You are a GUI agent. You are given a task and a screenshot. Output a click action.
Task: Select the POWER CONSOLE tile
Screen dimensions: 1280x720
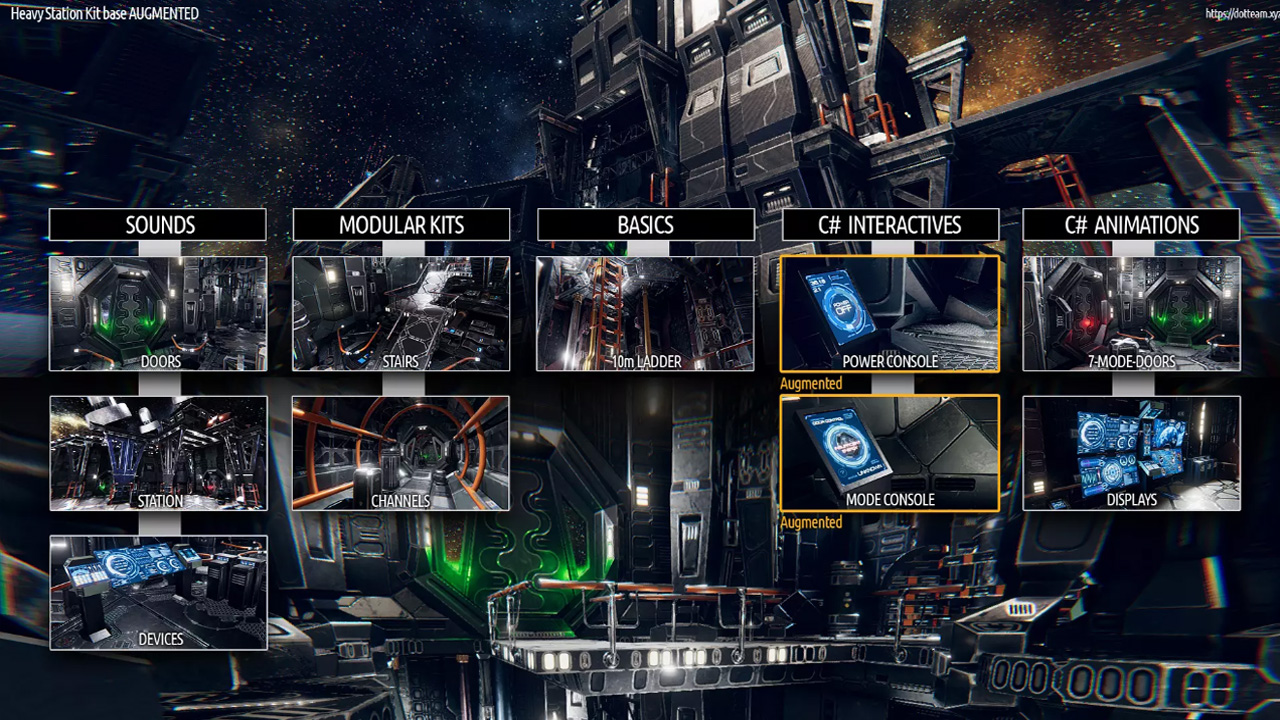(890, 313)
